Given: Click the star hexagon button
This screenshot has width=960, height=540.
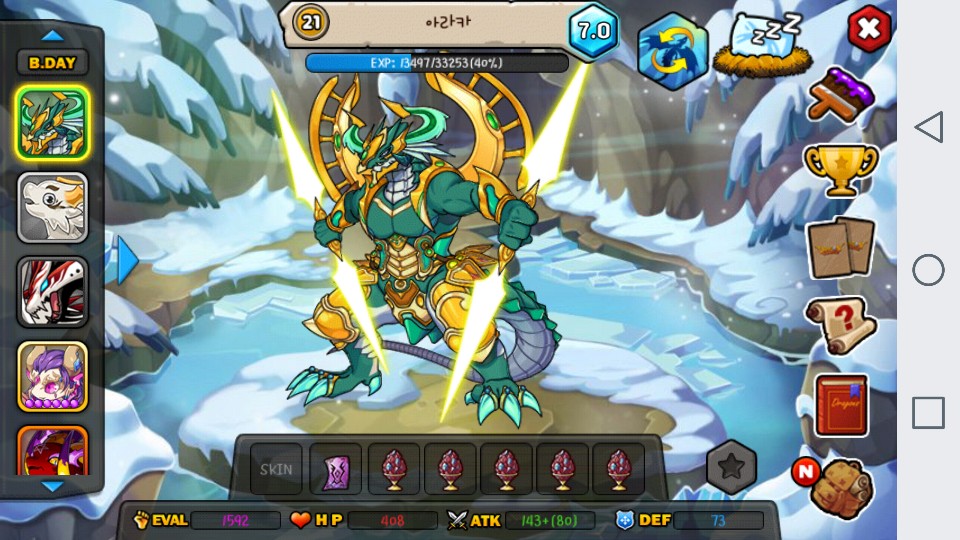Looking at the screenshot, I should point(731,466).
